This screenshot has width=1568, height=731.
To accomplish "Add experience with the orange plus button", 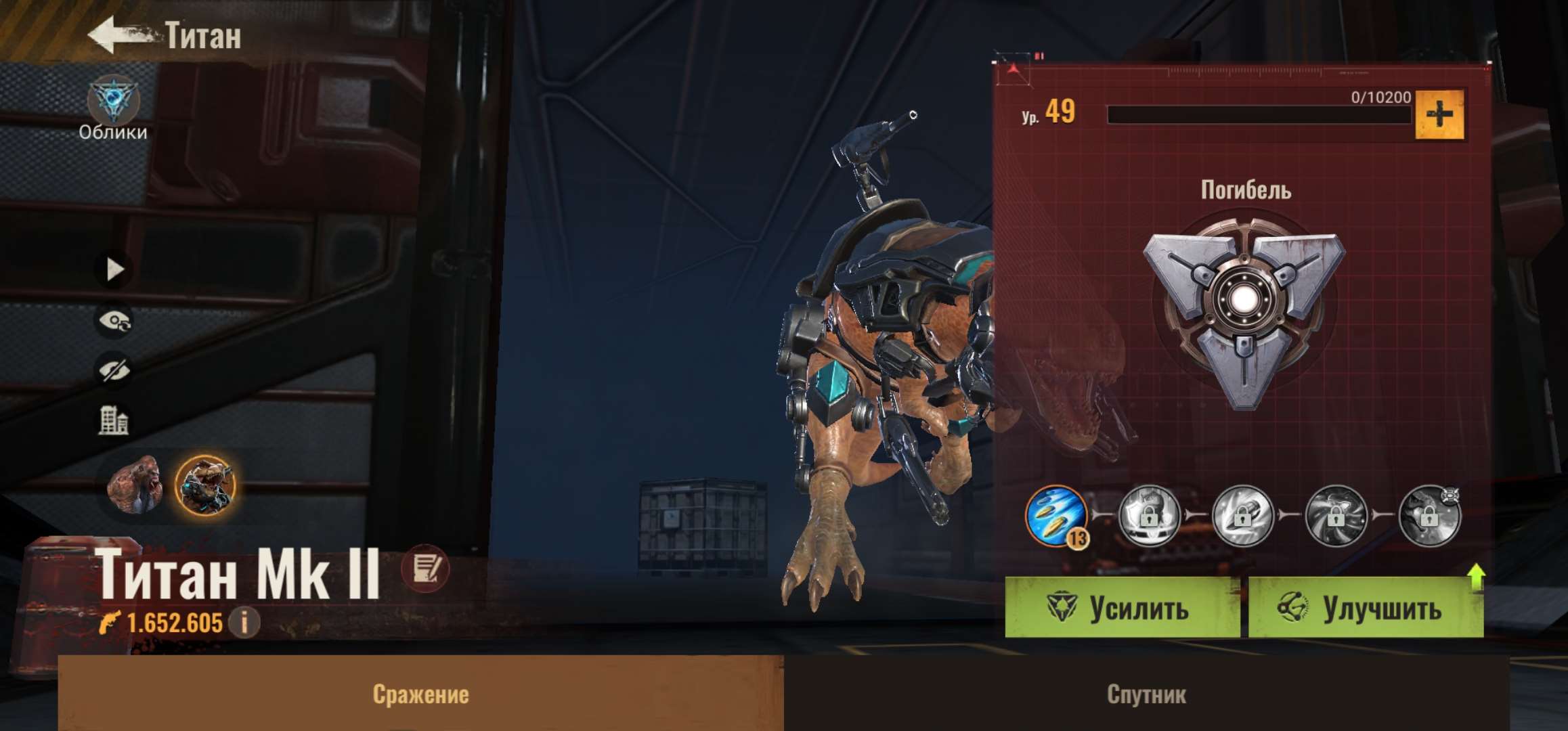I will tap(1439, 115).
